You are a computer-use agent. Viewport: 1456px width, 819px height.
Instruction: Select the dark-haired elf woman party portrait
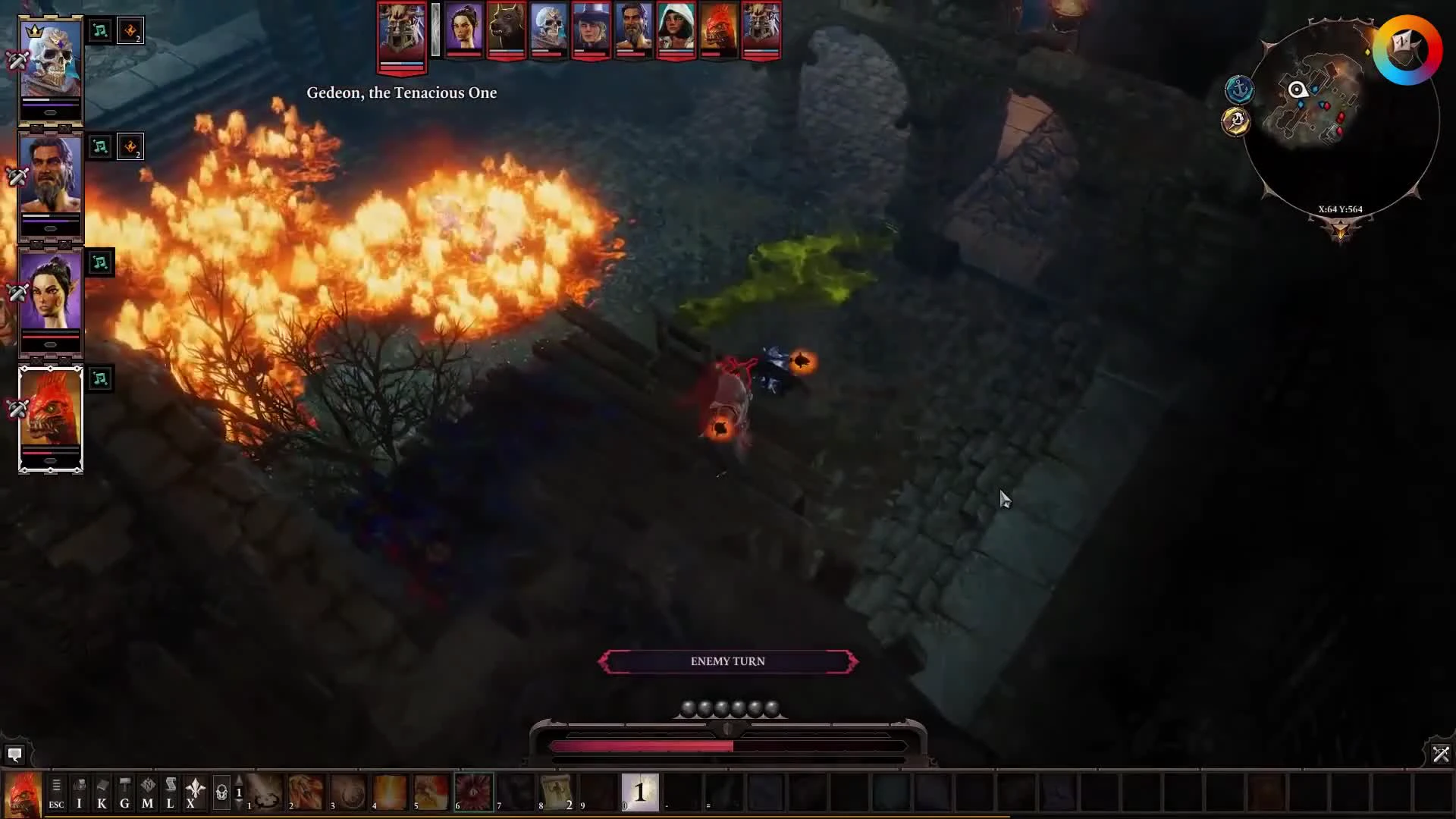point(50,293)
